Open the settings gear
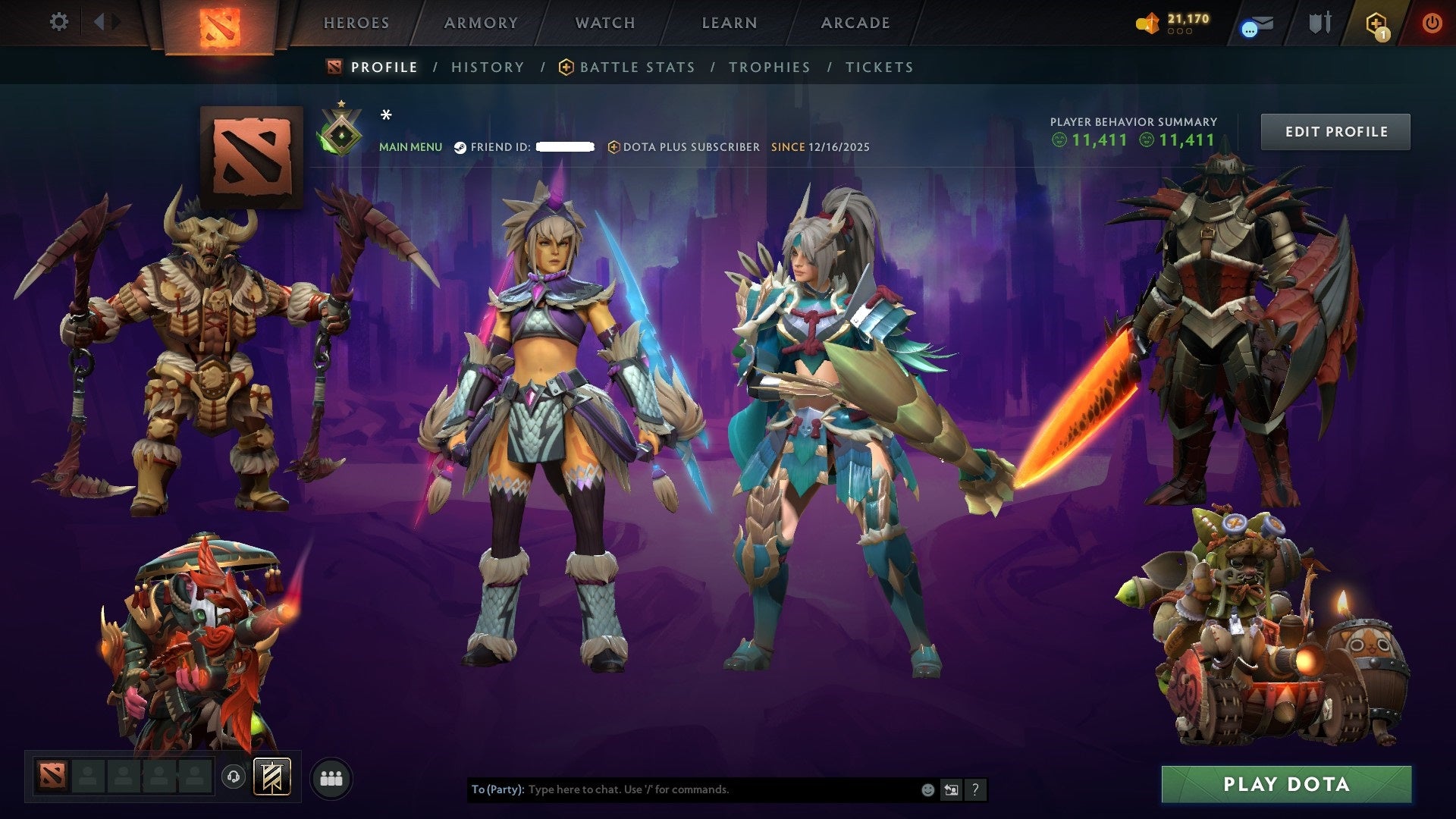1456x819 pixels. pos(58,22)
